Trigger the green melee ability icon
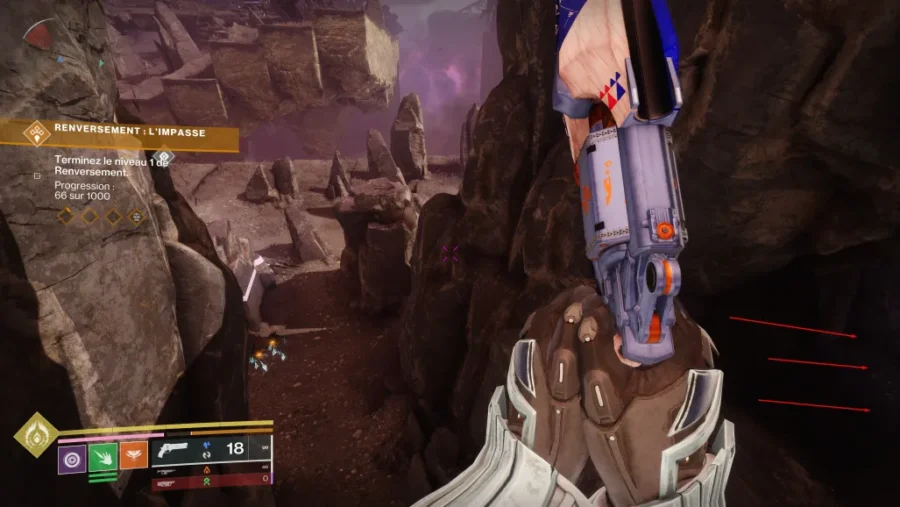This screenshot has width=900, height=507. pos(103,457)
